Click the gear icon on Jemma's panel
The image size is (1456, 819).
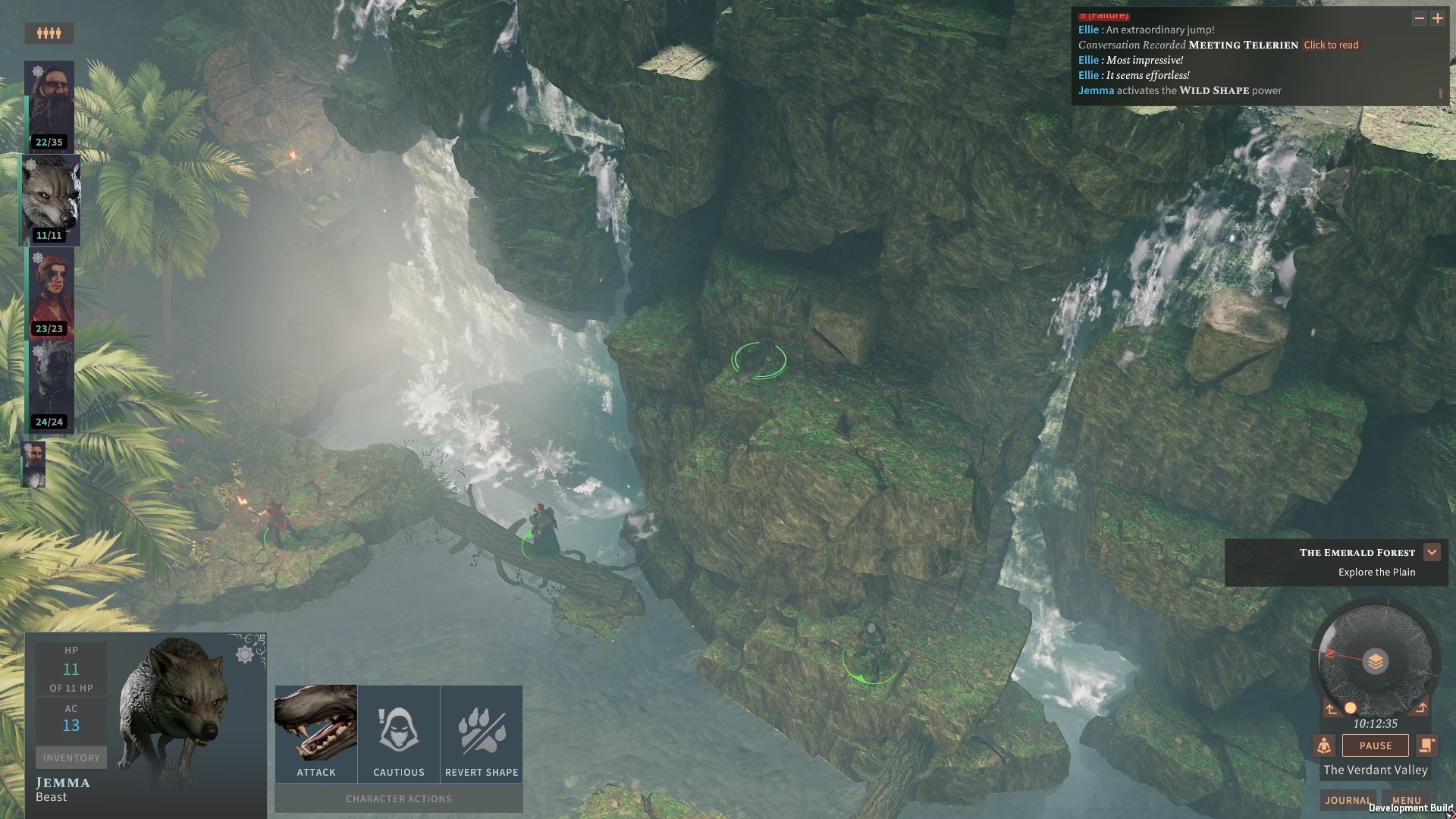246,656
